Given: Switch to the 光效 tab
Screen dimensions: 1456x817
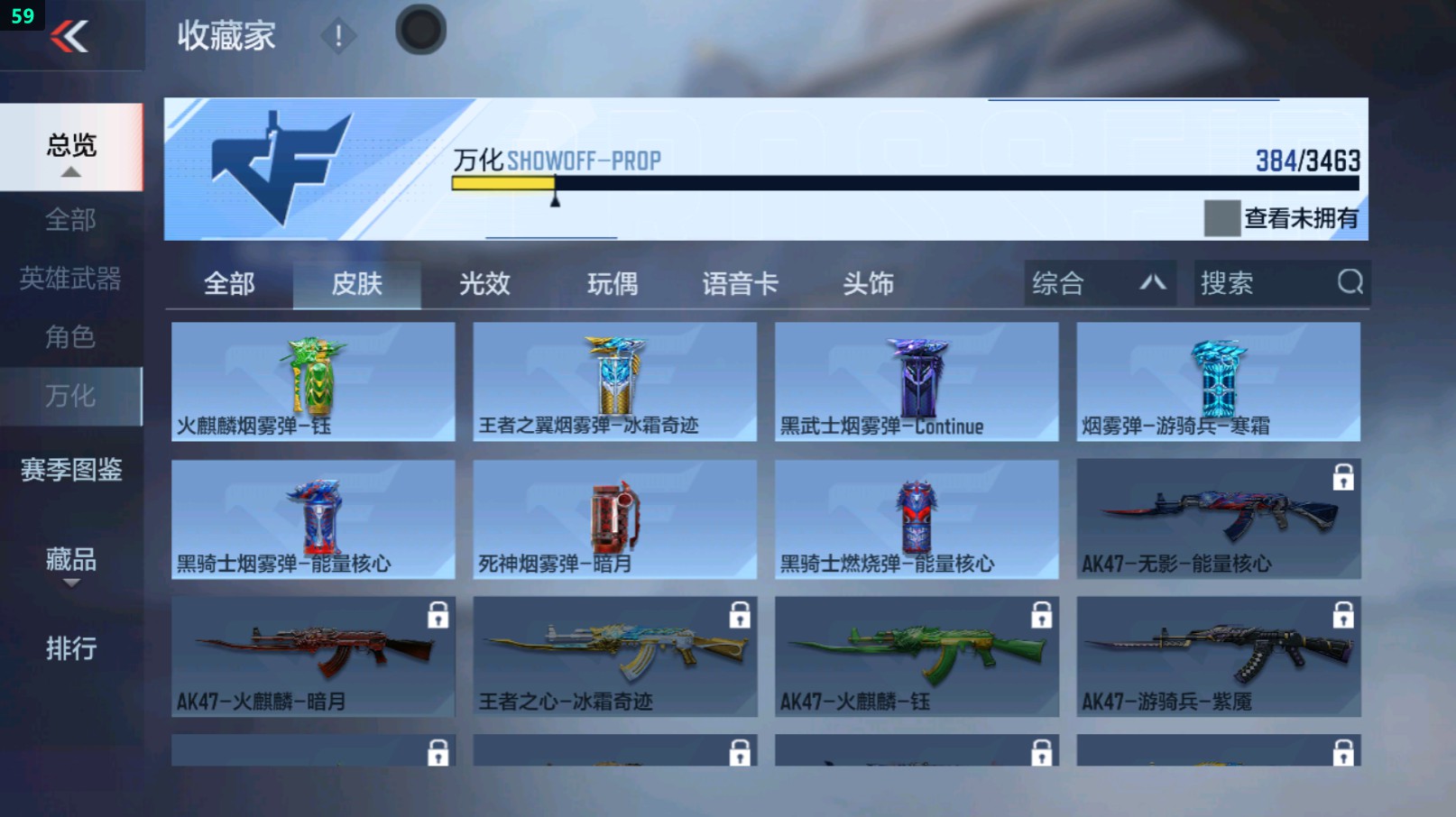Looking at the screenshot, I should click(x=485, y=283).
